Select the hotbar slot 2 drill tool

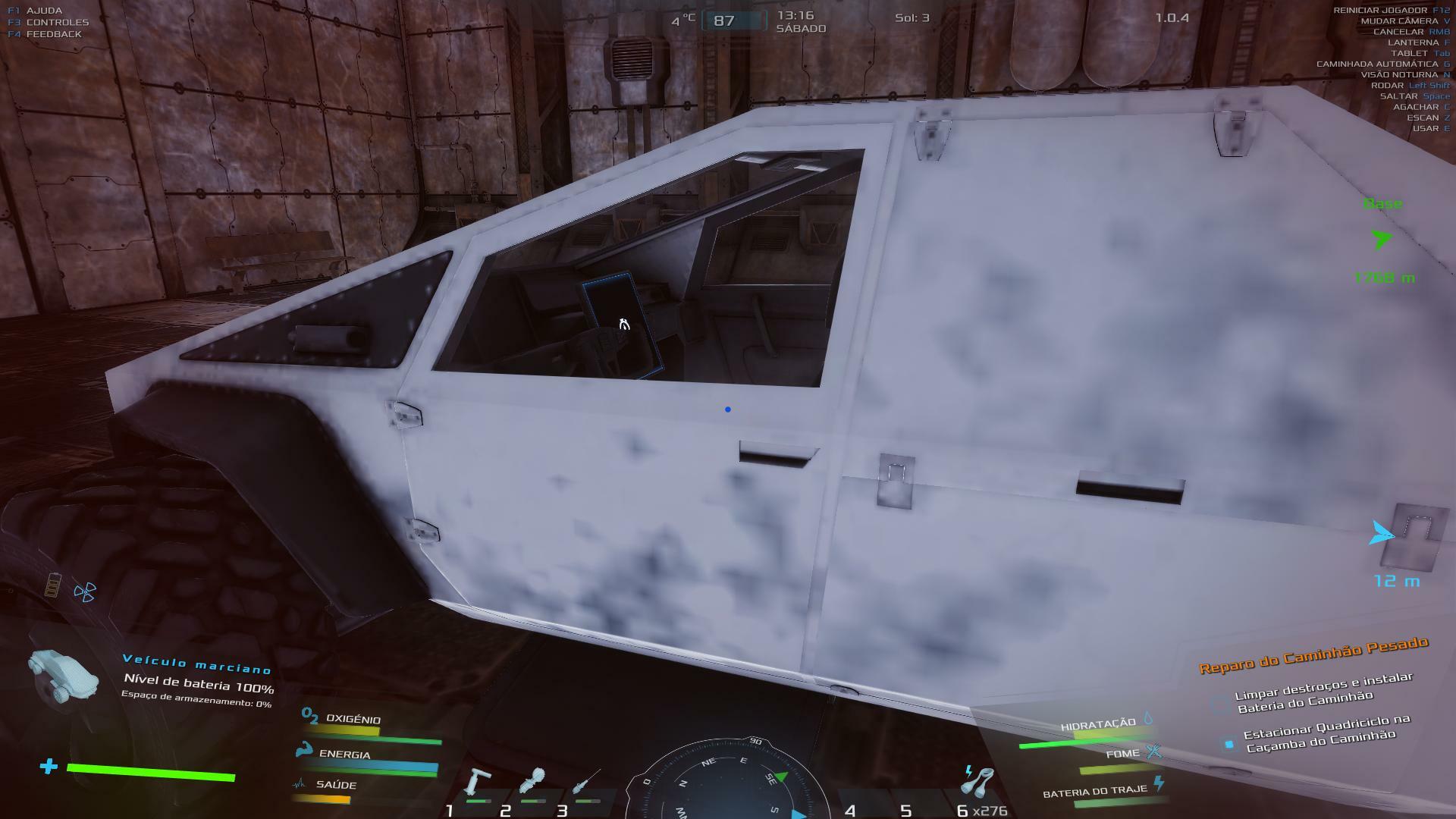point(532,783)
